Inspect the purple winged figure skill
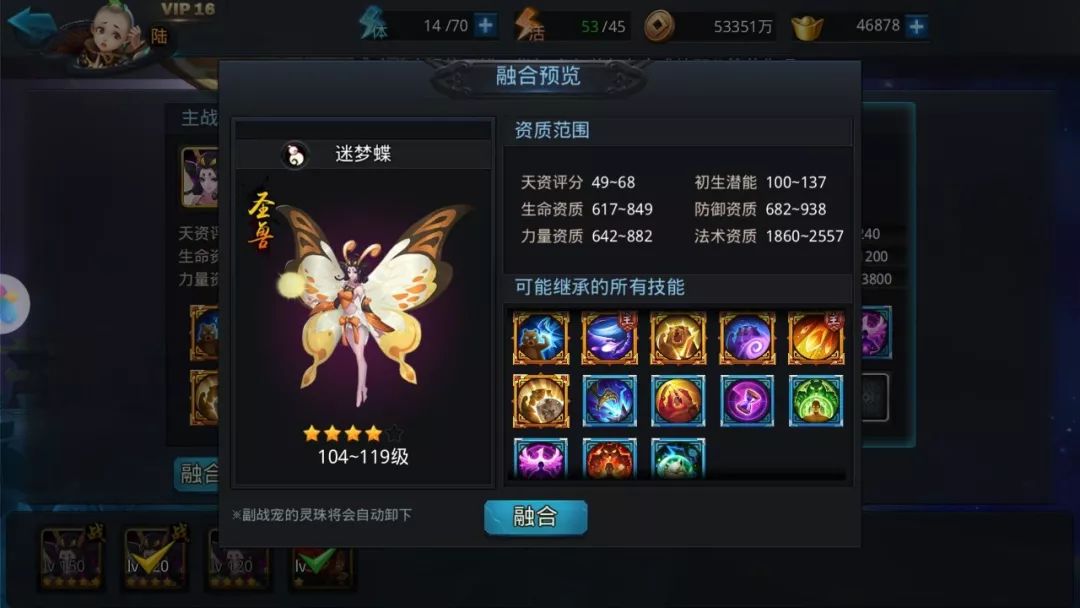 (x=541, y=458)
